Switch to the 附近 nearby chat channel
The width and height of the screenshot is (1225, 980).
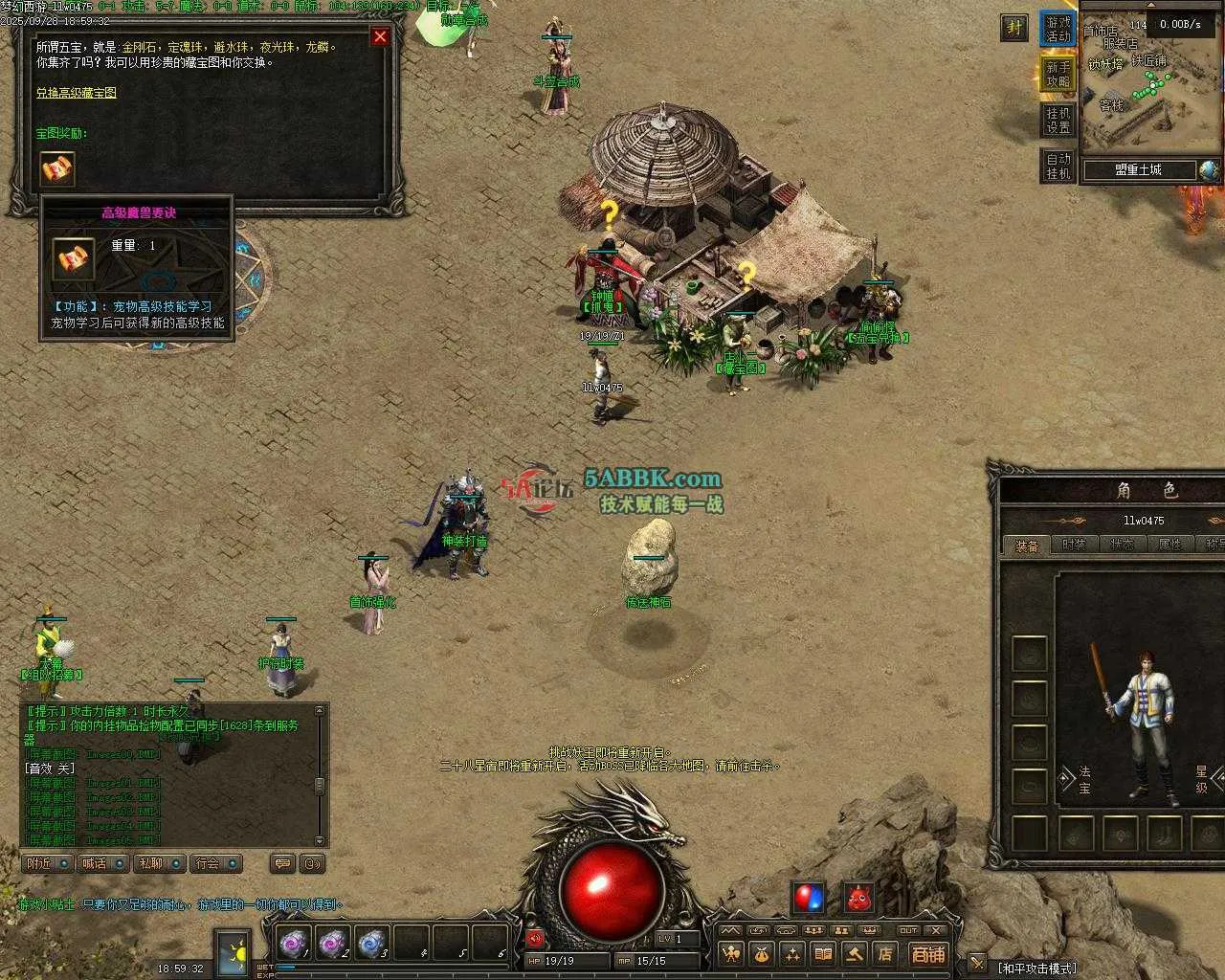[47, 863]
